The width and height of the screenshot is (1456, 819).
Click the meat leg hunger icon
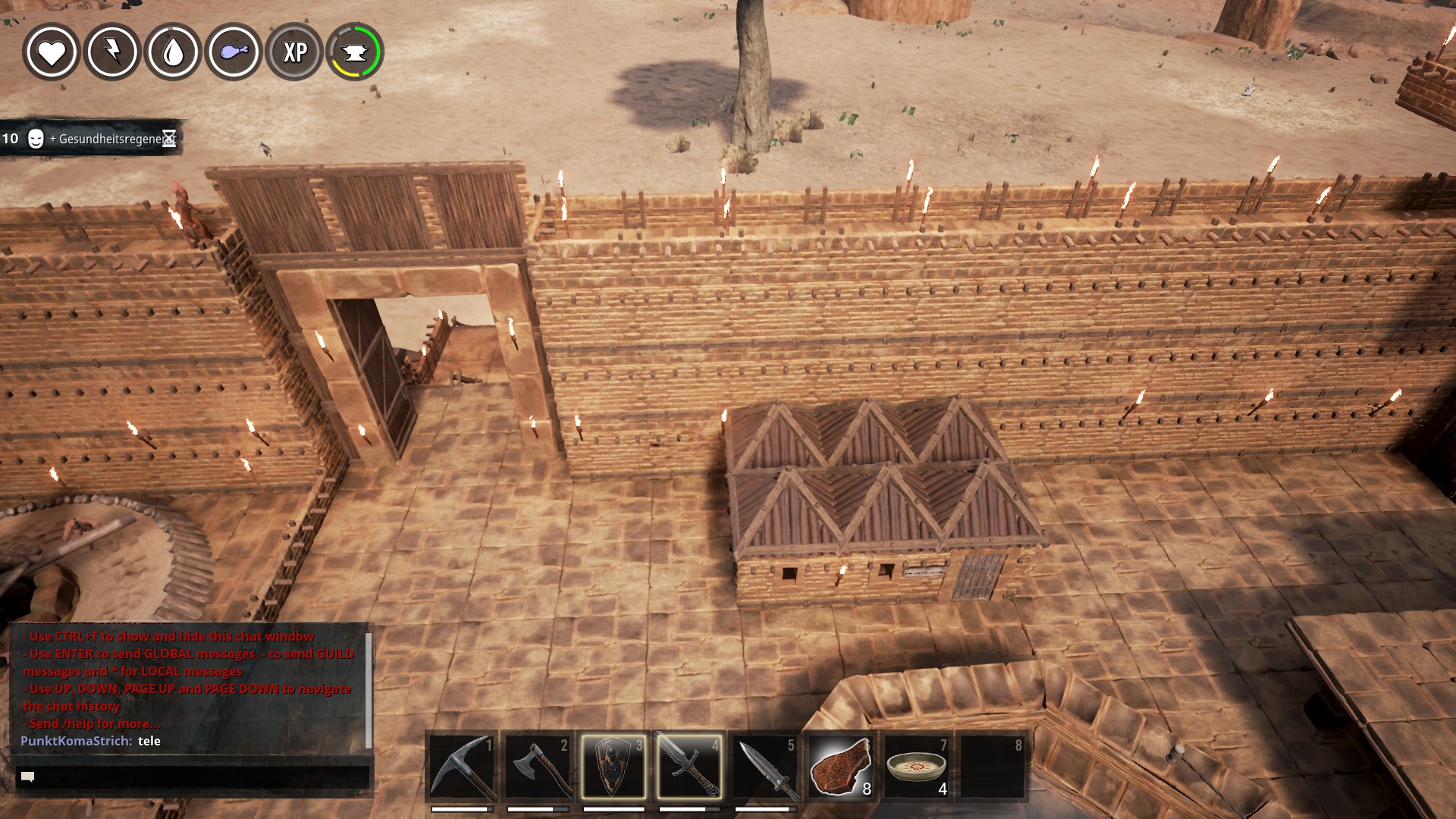click(x=234, y=52)
